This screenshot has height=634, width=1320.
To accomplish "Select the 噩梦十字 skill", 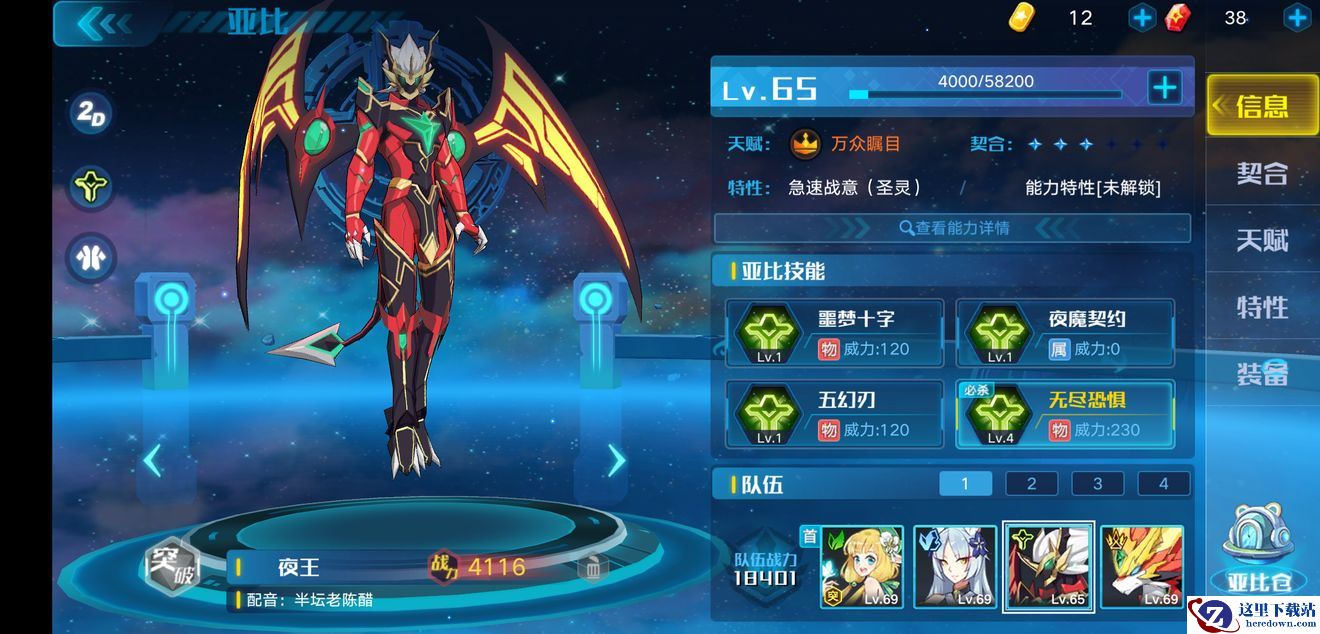I will (x=834, y=333).
